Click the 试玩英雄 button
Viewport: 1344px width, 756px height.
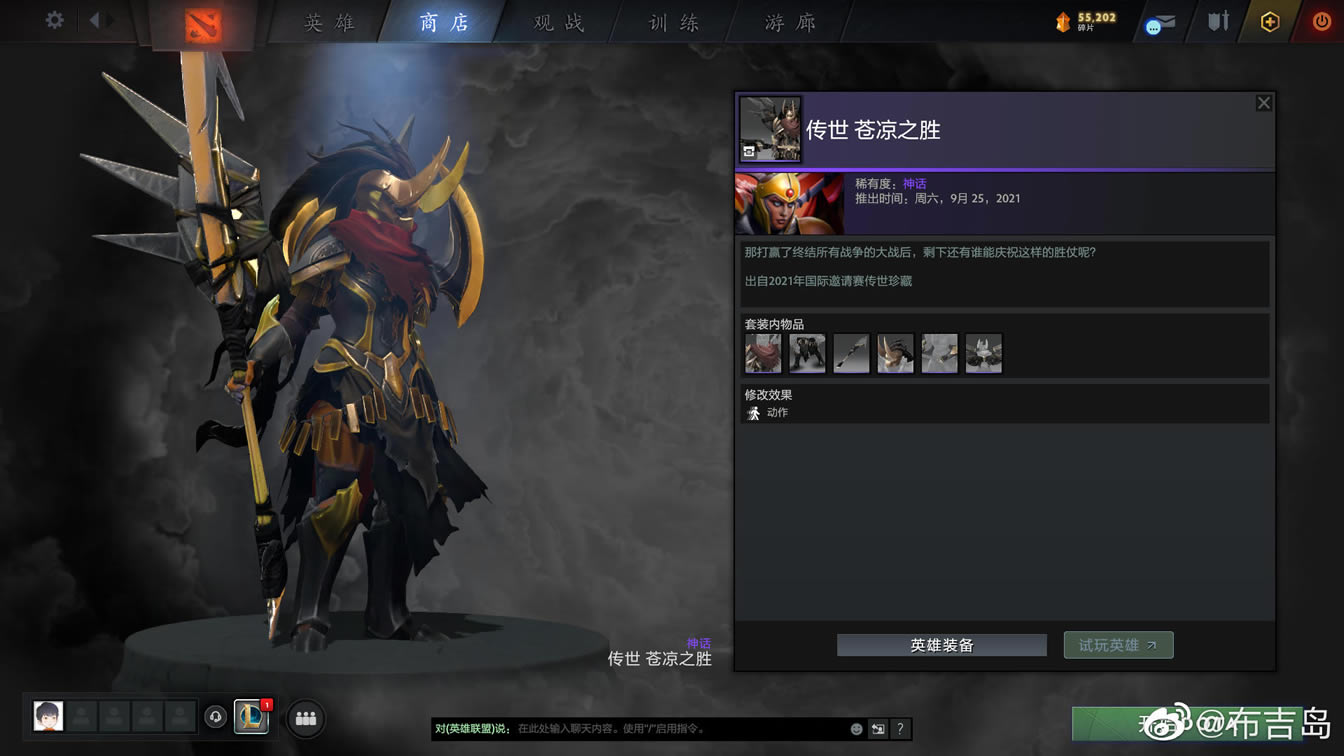[1118, 645]
